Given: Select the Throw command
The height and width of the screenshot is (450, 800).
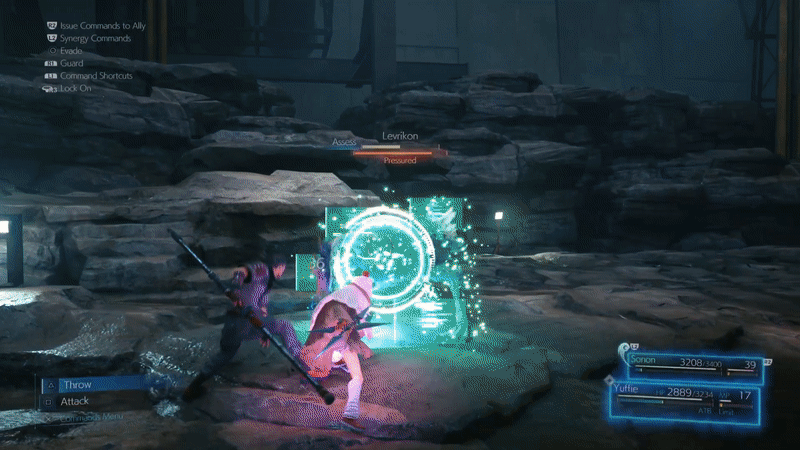Looking at the screenshot, I should [x=77, y=385].
